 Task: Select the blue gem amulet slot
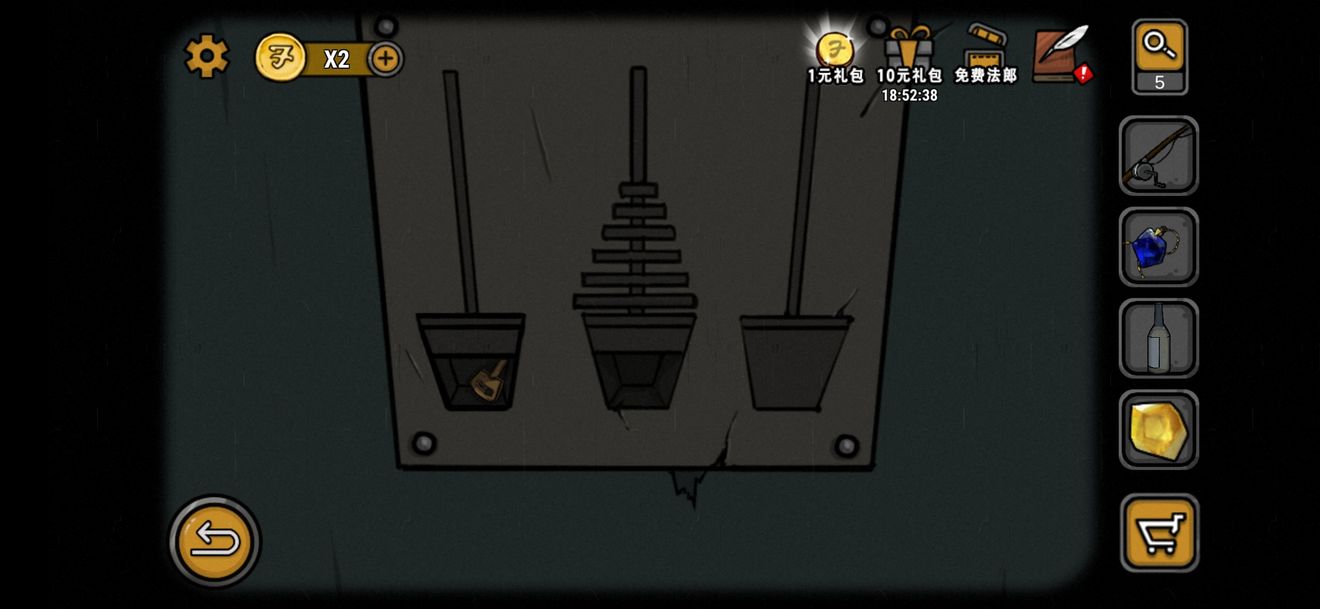(x=1158, y=247)
